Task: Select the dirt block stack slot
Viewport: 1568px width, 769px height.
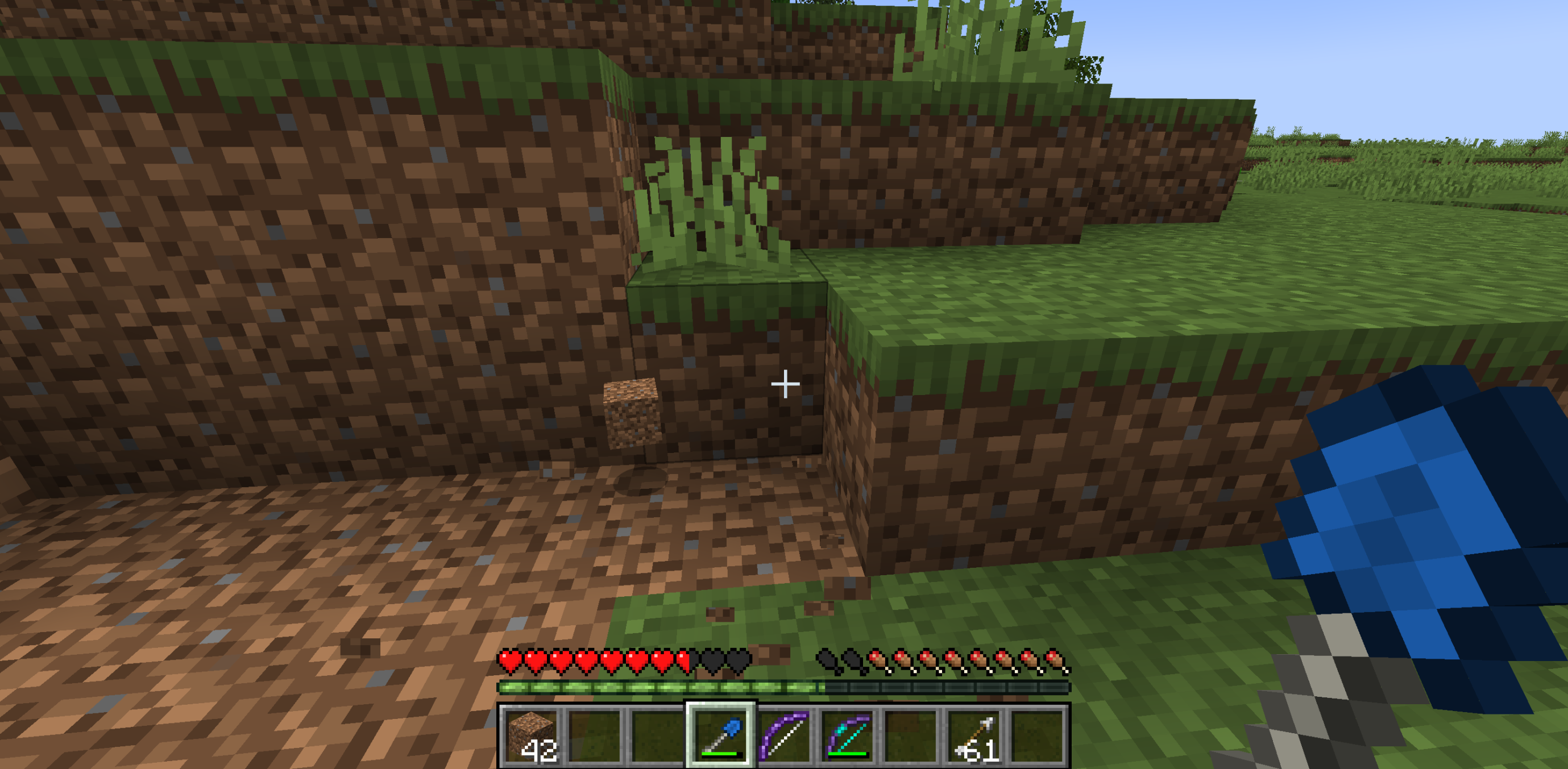Action: click(532, 734)
